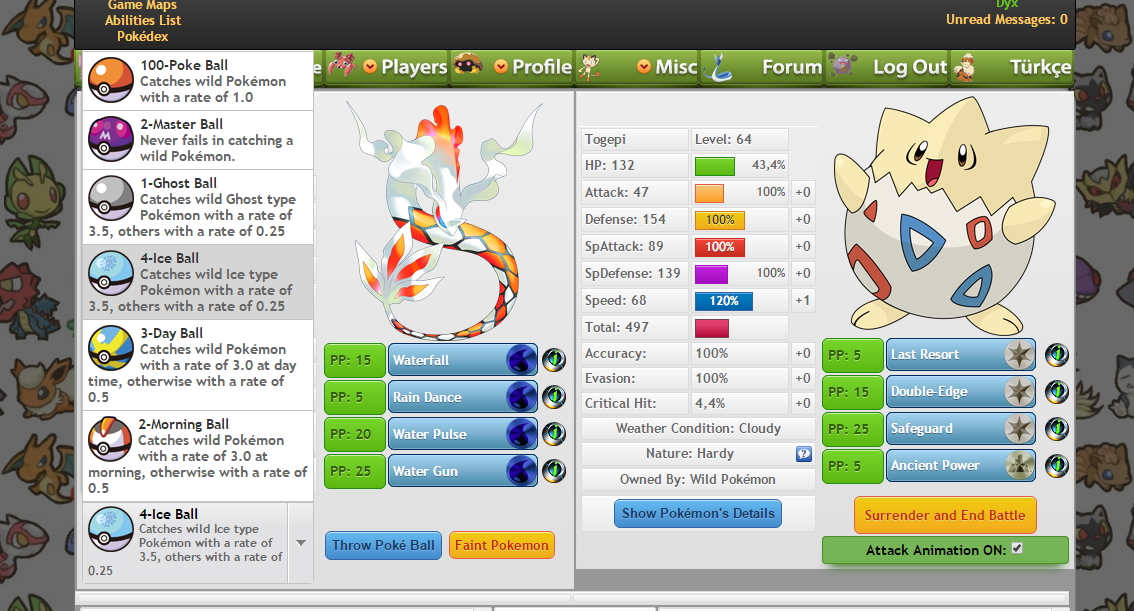Use the Waterfall move

tap(462, 360)
